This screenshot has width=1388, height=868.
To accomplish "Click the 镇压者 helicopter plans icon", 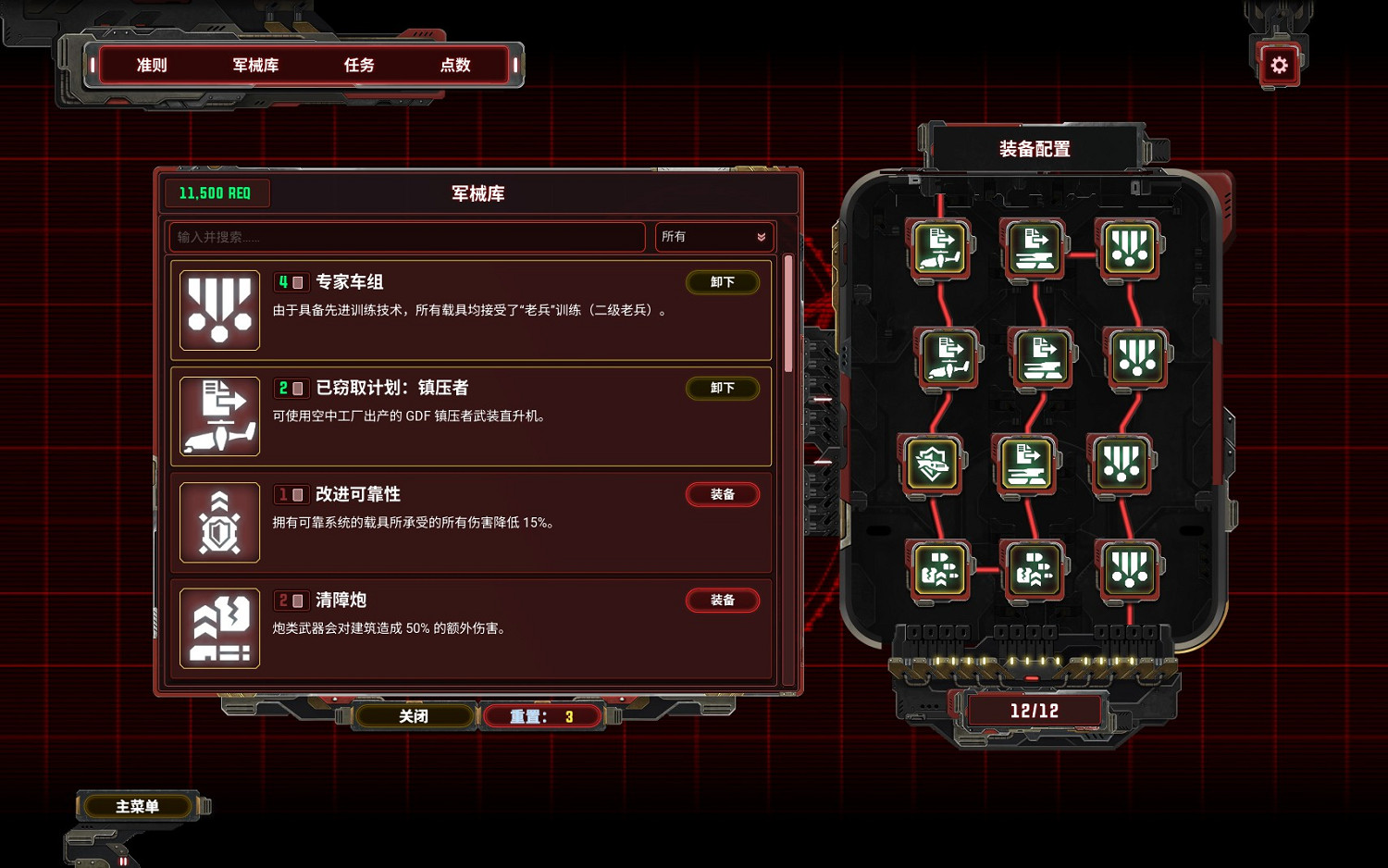I will (x=219, y=416).
